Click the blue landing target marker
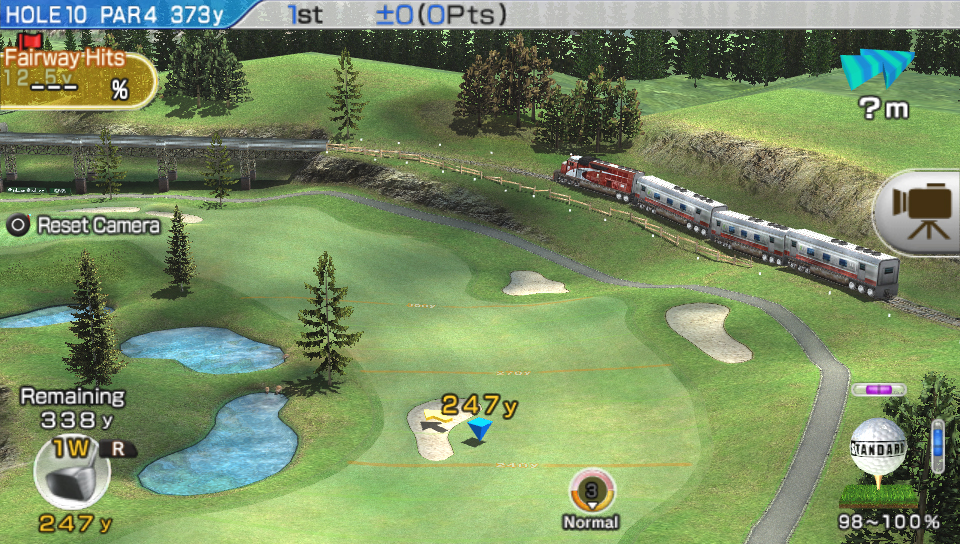The width and height of the screenshot is (960, 544). pos(480,430)
